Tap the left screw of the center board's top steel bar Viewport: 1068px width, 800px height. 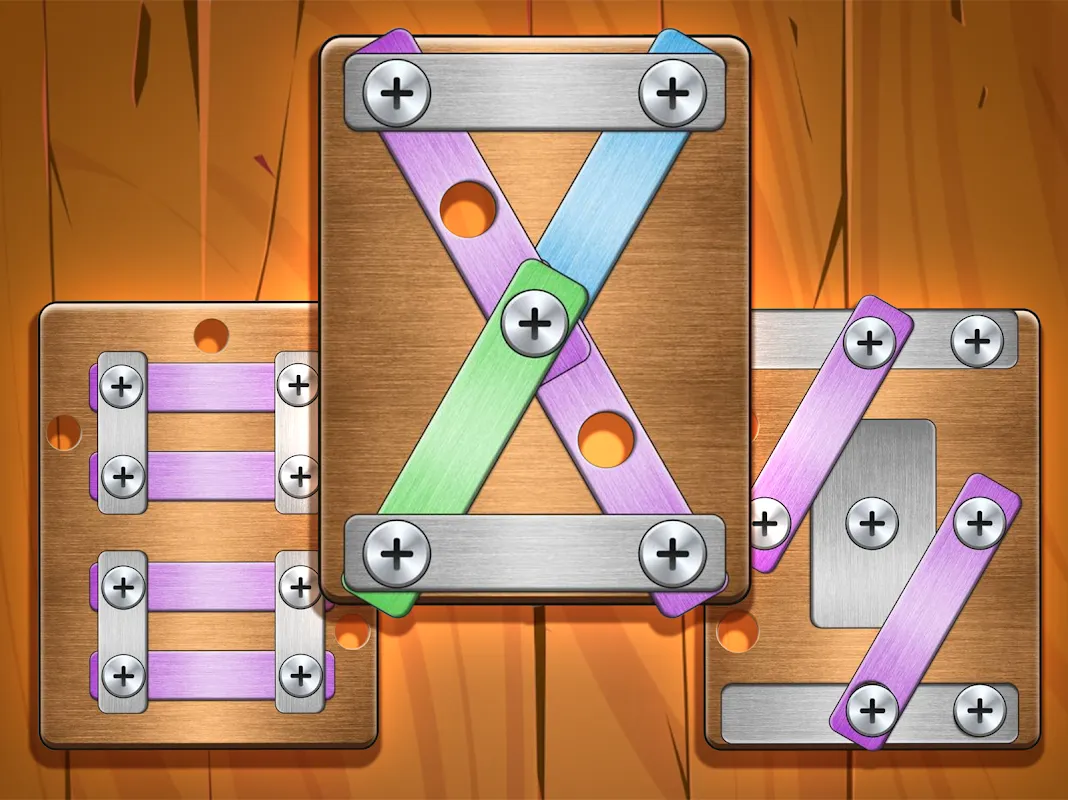(397, 94)
